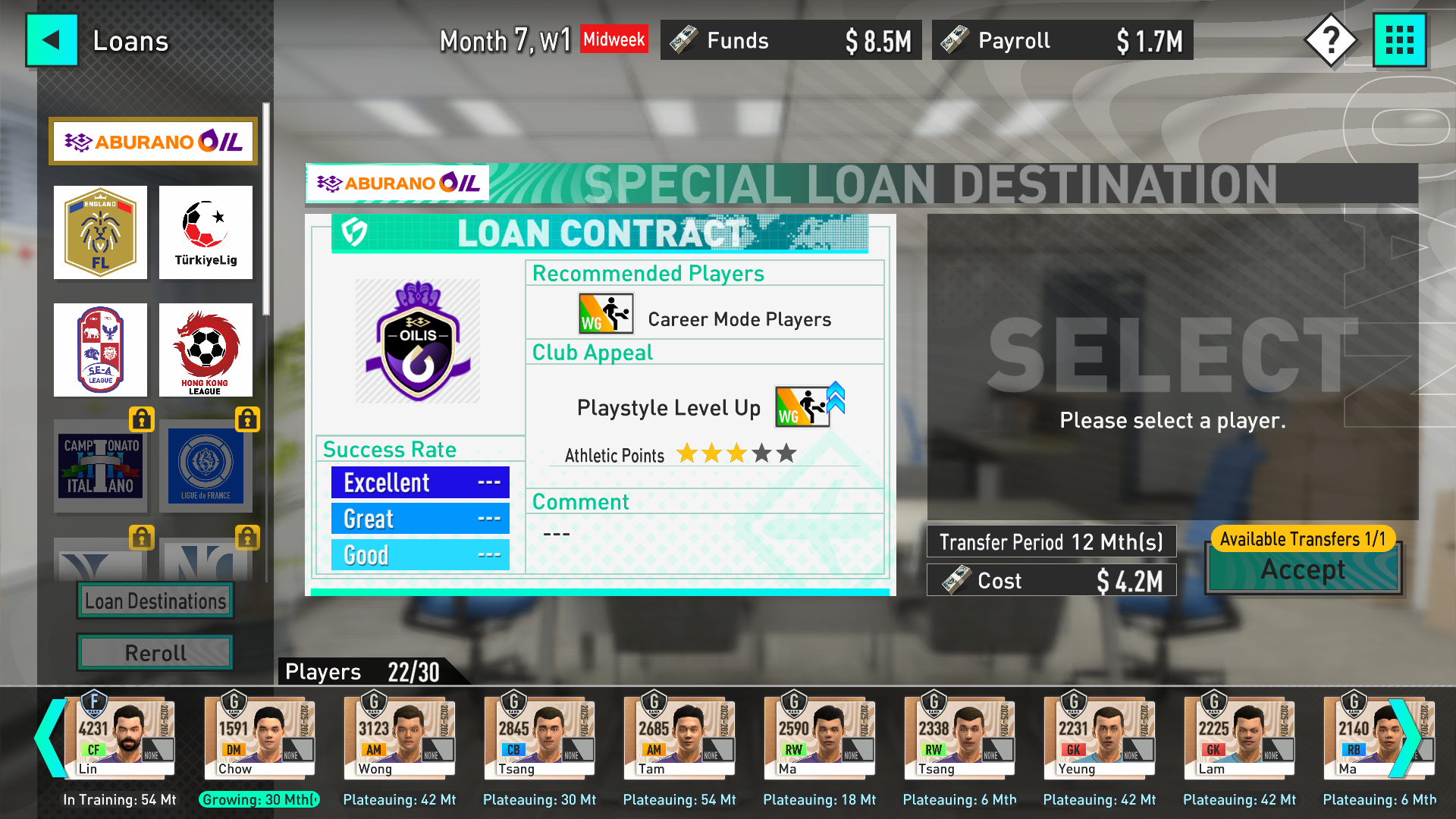Reroll the loan destinations
Screen dimensions: 1456x819
point(155,652)
